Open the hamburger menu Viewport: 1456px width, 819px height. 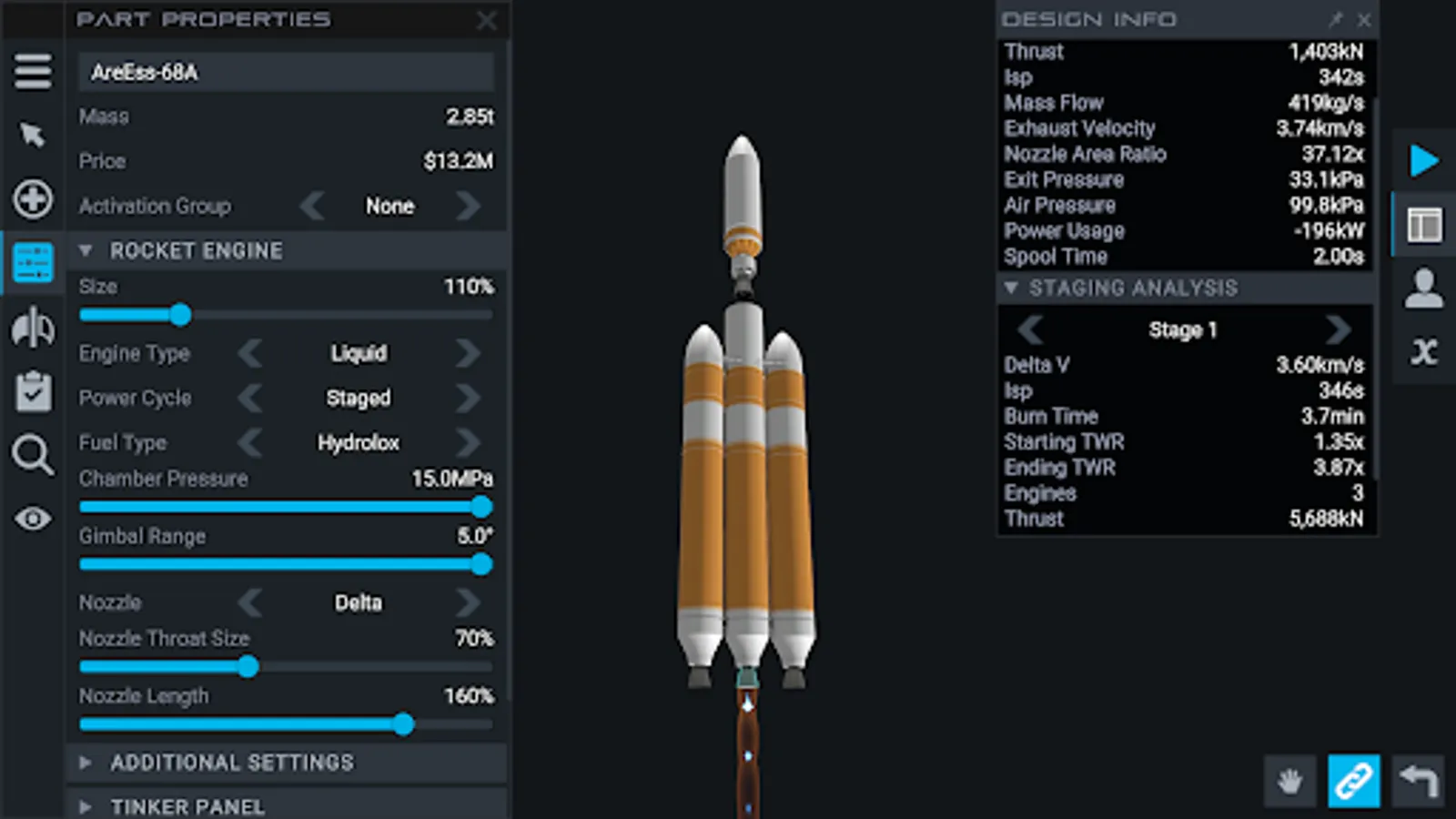point(32,71)
